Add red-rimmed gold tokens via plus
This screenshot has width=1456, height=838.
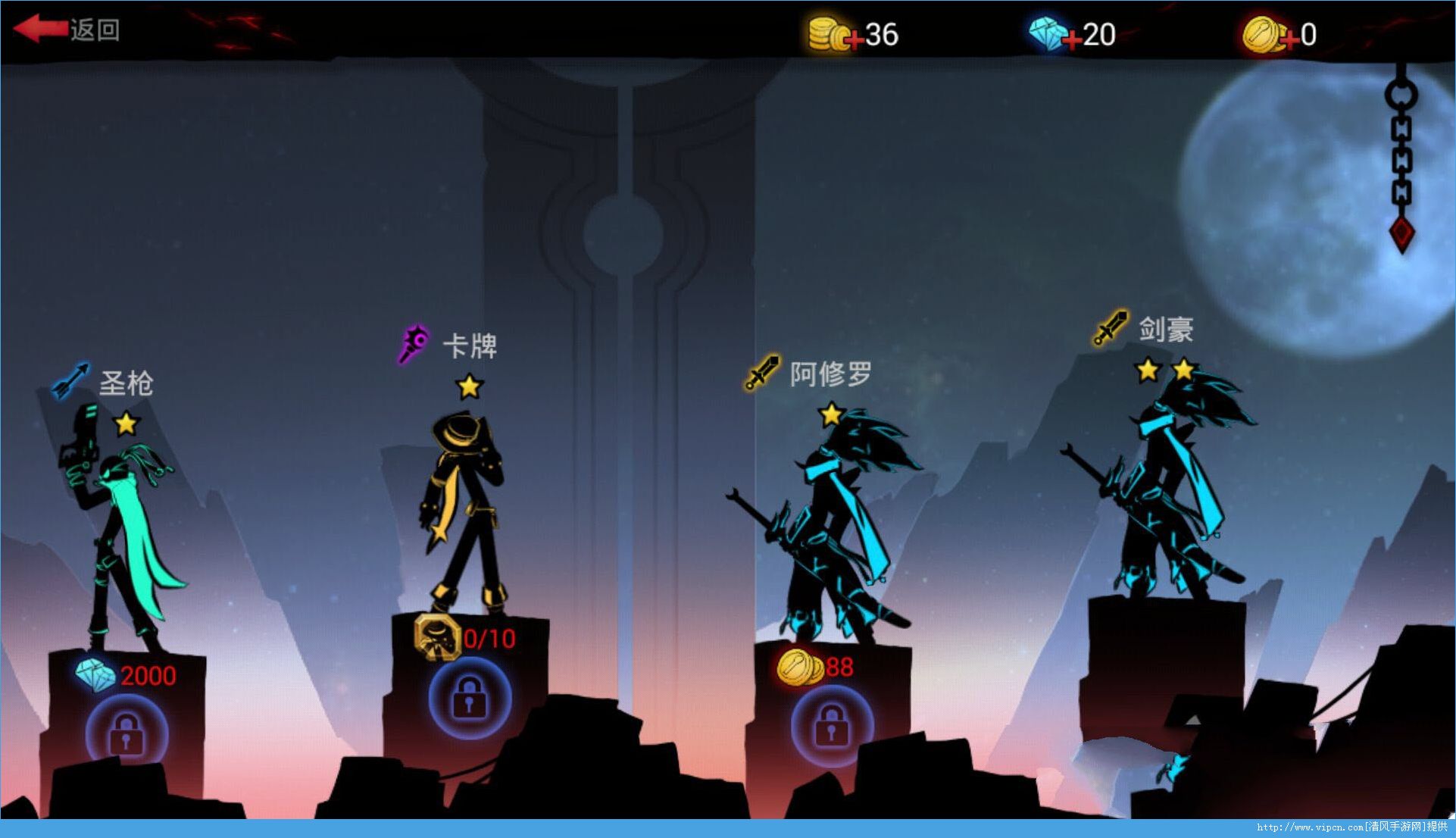click(x=1288, y=39)
